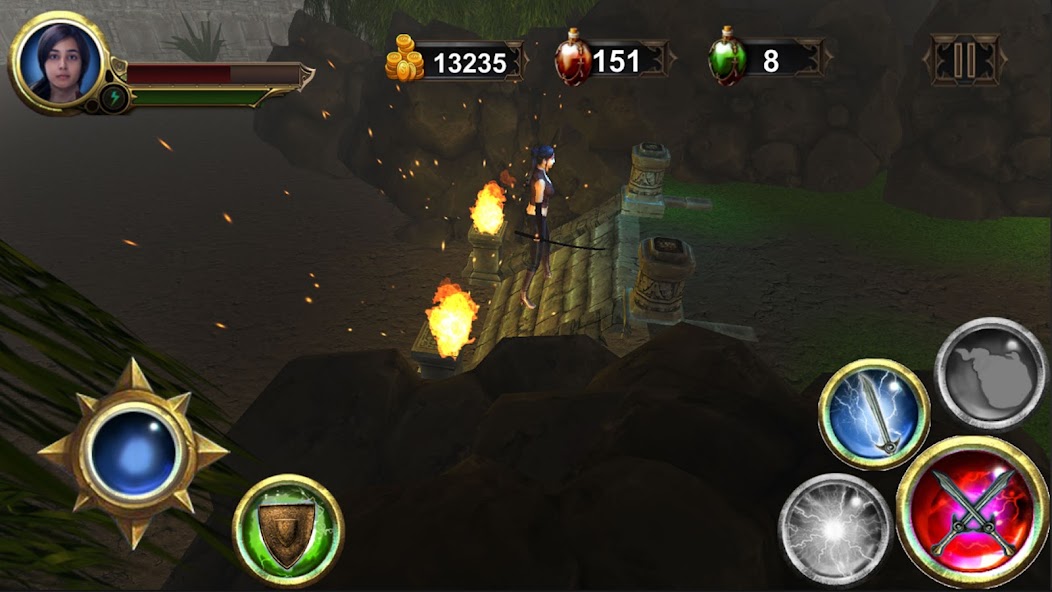Pause the game with the top-right button

[x=965, y=60]
